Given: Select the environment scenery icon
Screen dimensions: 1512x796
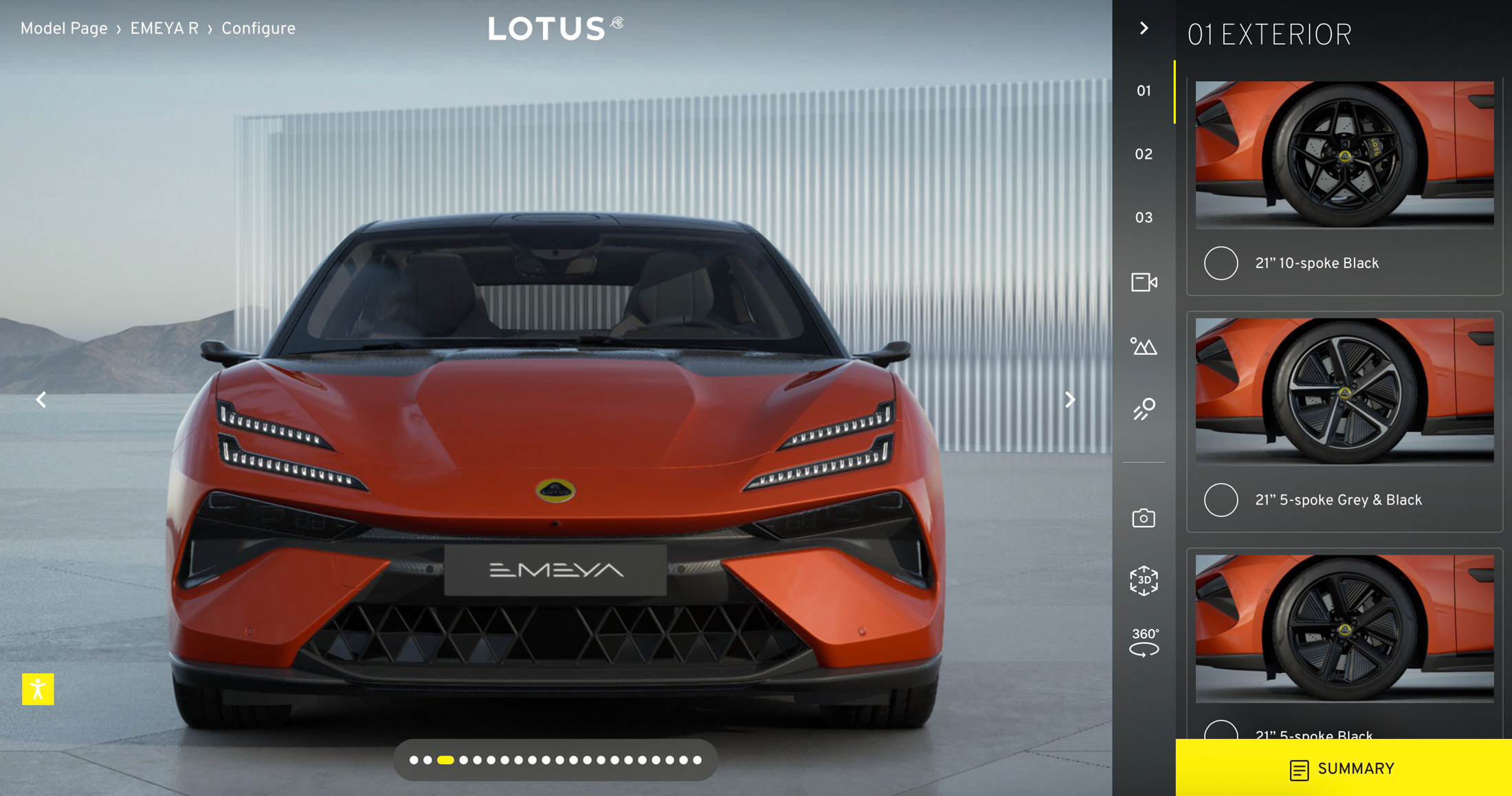Looking at the screenshot, I should 1143,347.
